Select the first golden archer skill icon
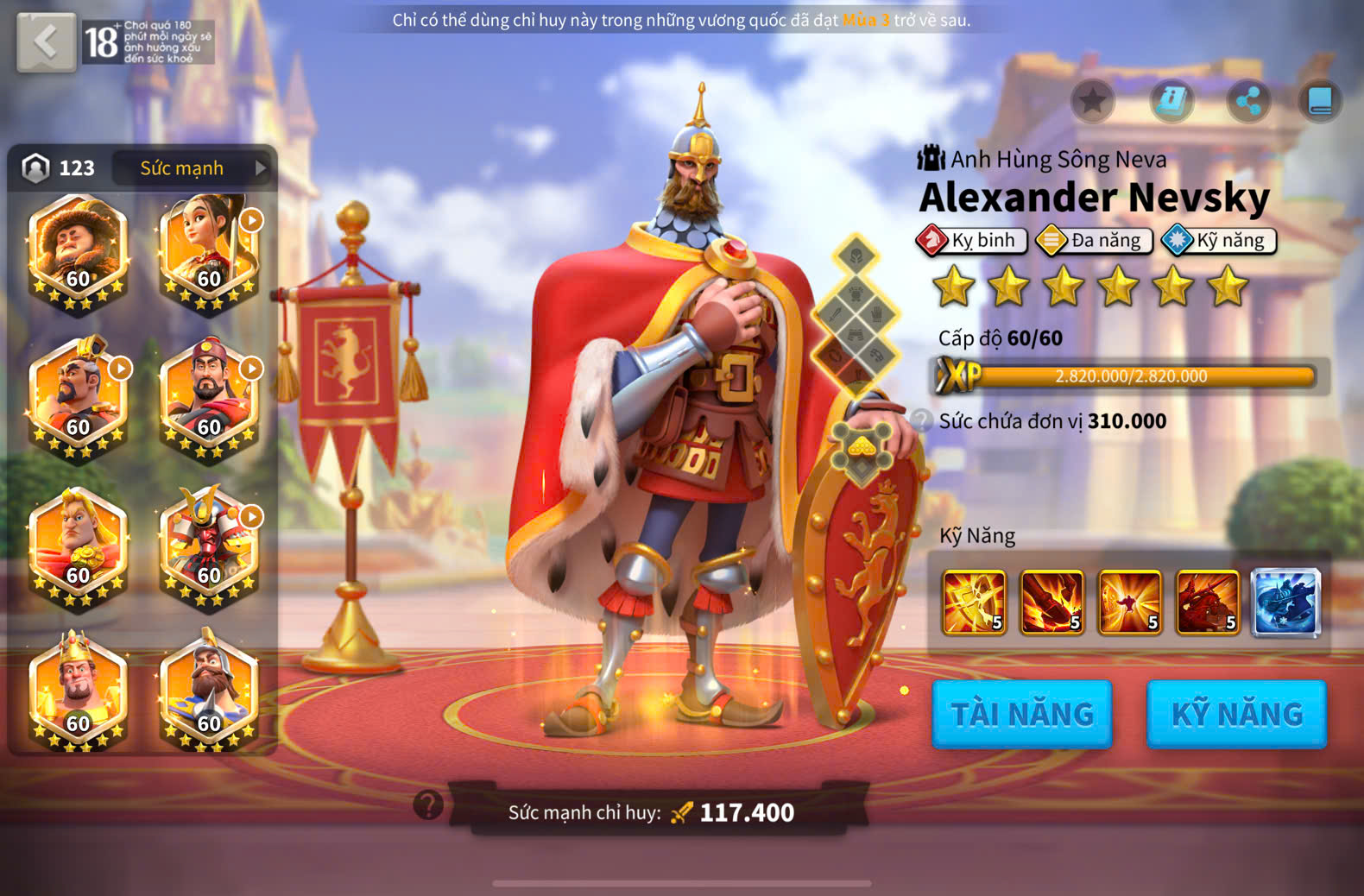This screenshot has height=896, width=1364. point(974,602)
